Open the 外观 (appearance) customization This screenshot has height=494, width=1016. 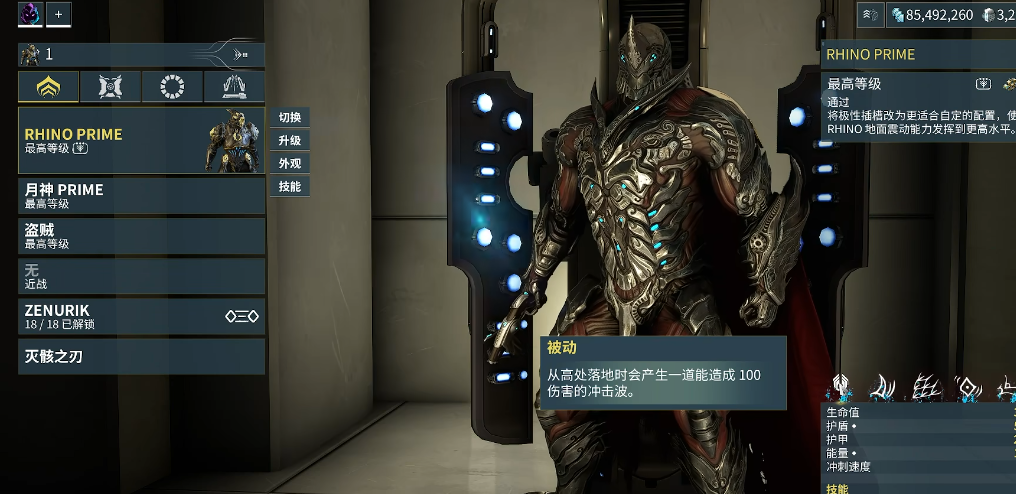pyautogui.click(x=289, y=163)
